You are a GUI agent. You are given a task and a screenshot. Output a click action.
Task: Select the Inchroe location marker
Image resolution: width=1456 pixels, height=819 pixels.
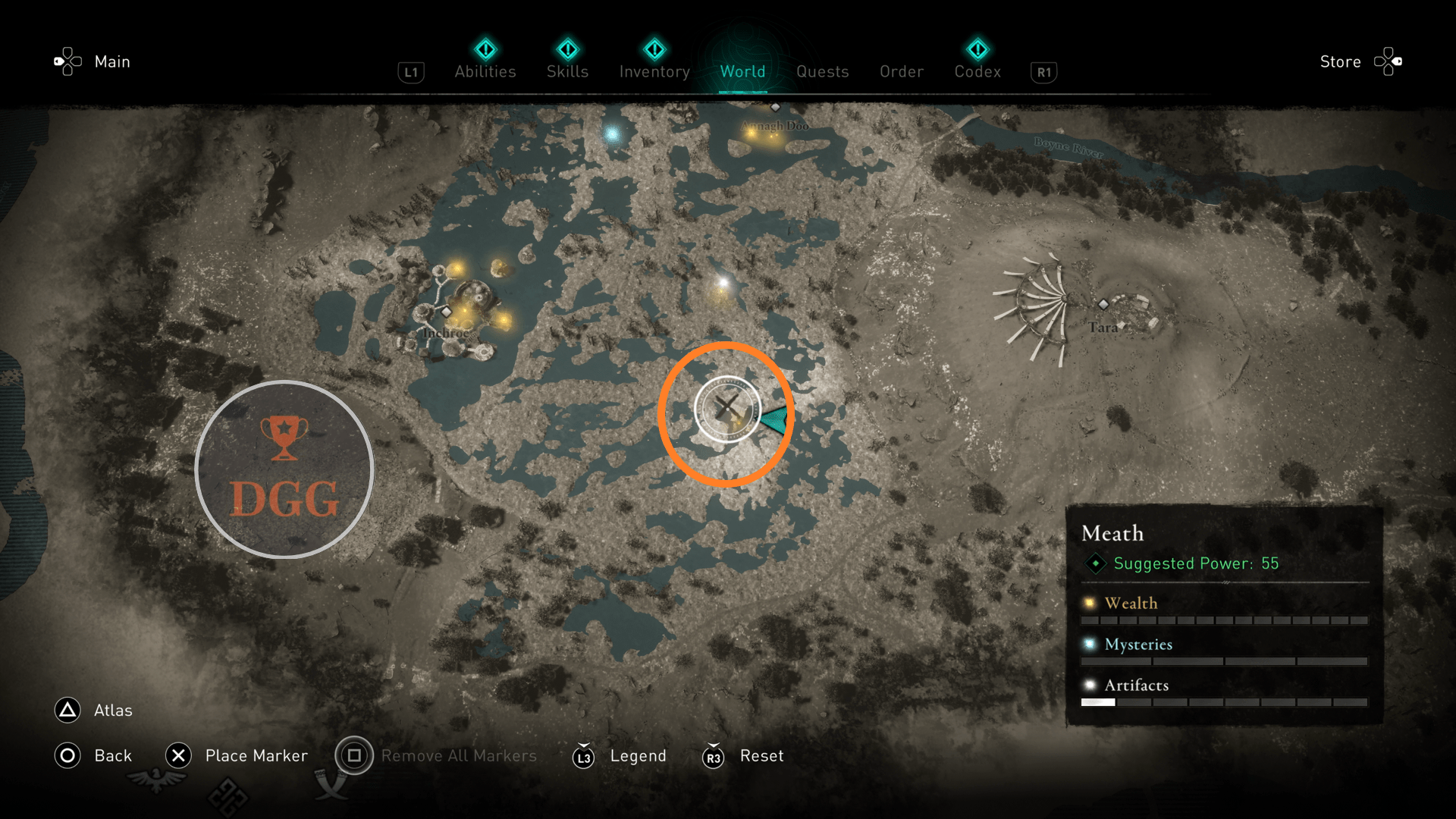pos(447,312)
